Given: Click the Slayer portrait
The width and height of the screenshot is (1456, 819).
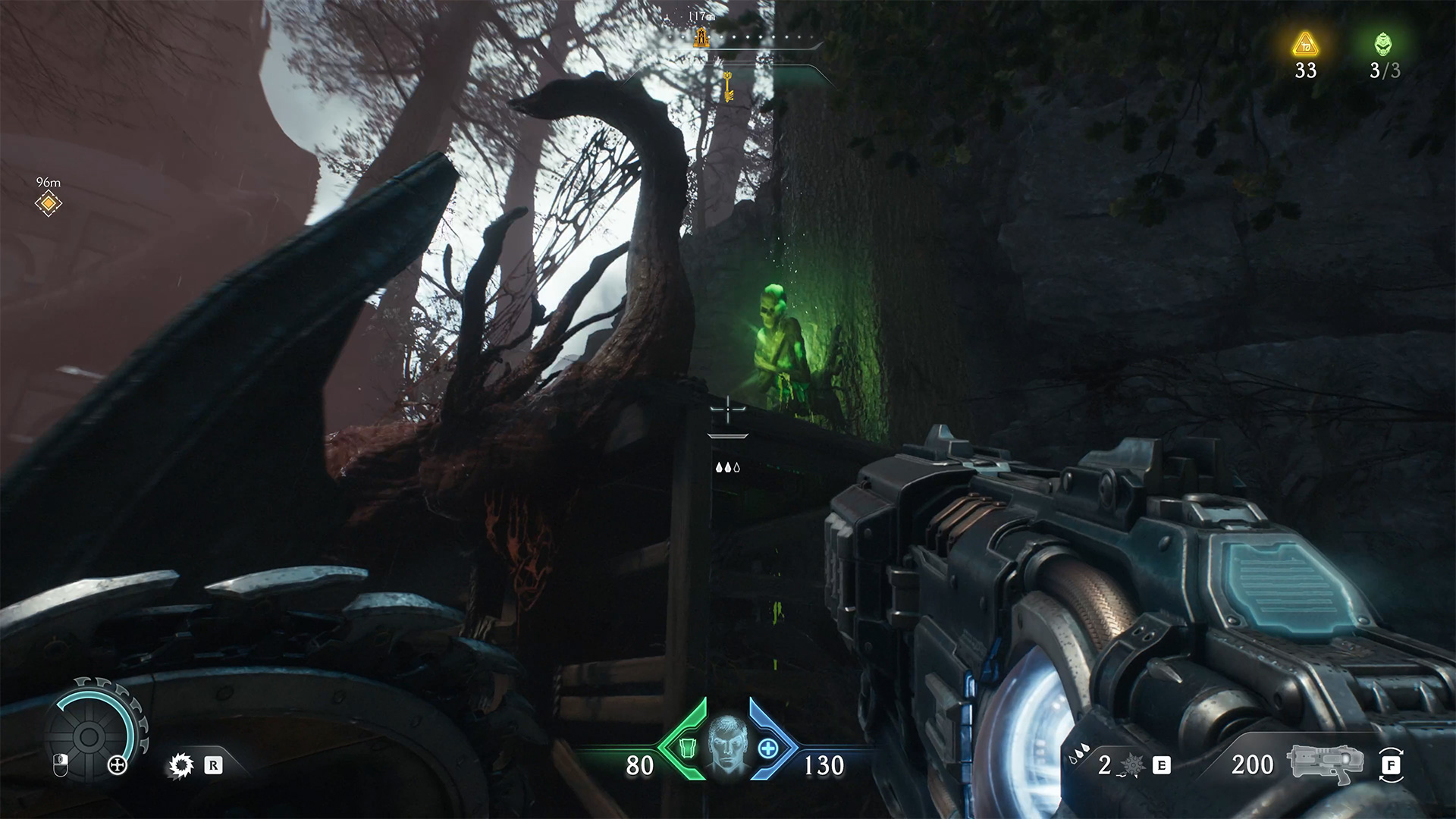Looking at the screenshot, I should tap(727, 746).
